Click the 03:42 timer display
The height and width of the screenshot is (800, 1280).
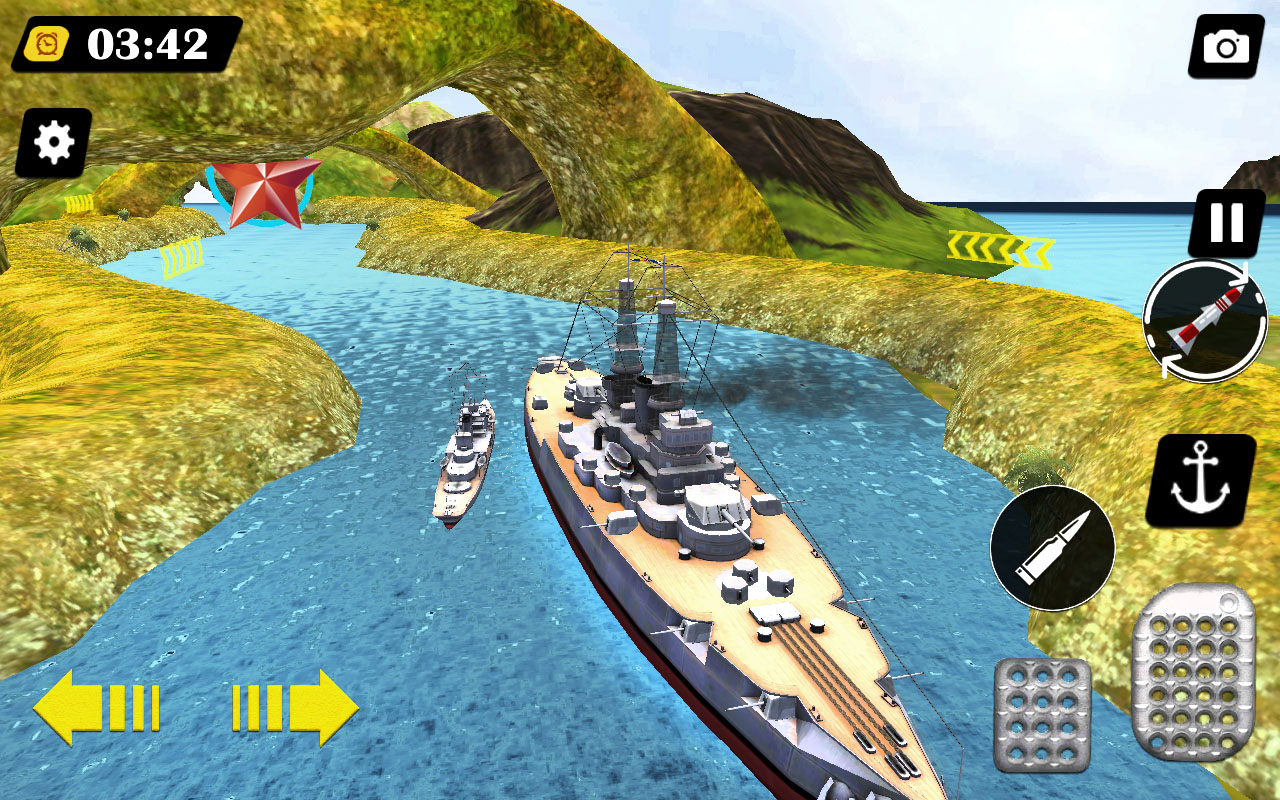point(146,42)
